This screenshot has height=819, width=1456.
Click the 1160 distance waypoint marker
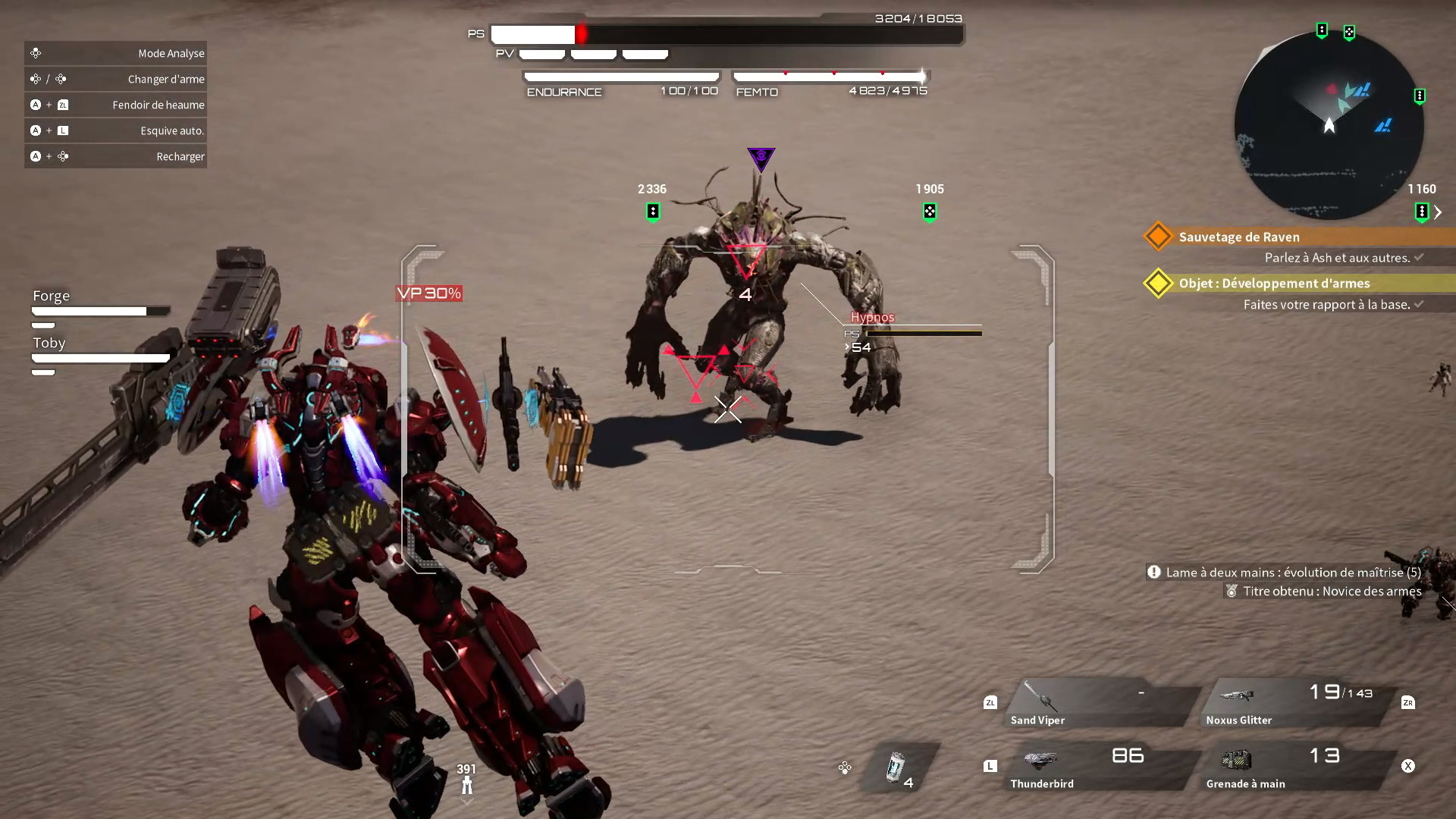tap(1422, 212)
